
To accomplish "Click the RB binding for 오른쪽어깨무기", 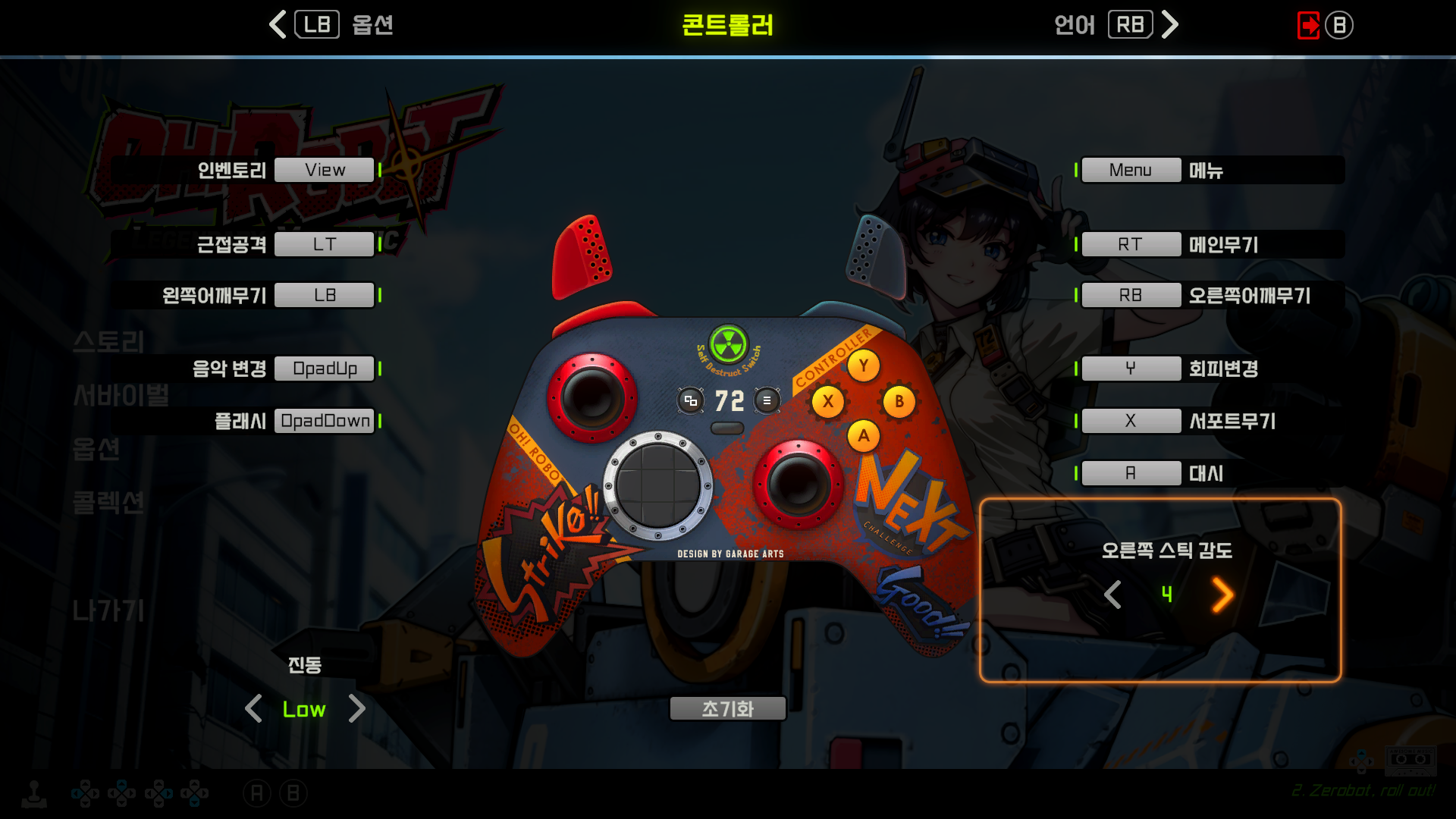I will pyautogui.click(x=1131, y=295).
